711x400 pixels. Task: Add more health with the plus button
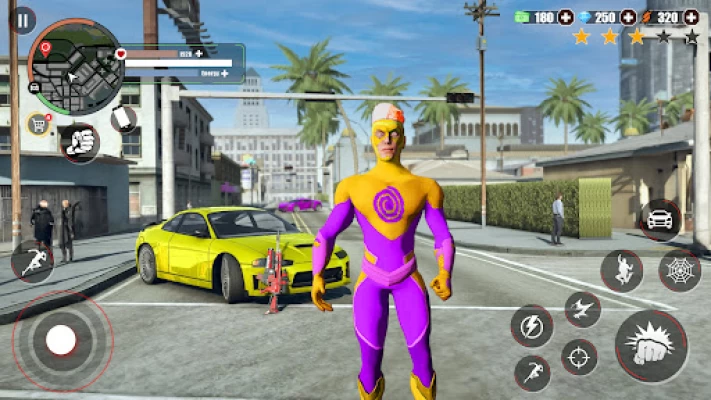[x=199, y=53]
